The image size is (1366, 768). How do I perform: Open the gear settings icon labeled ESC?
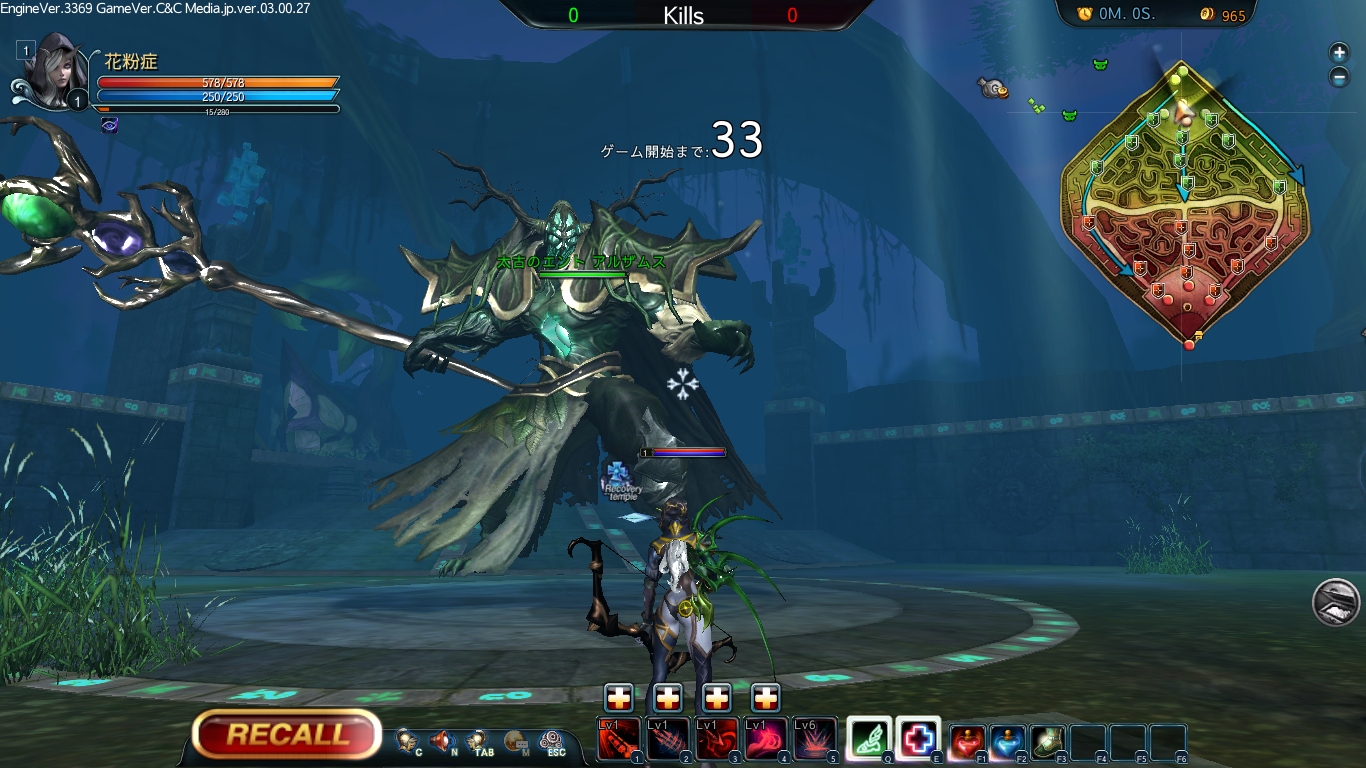coord(552,741)
